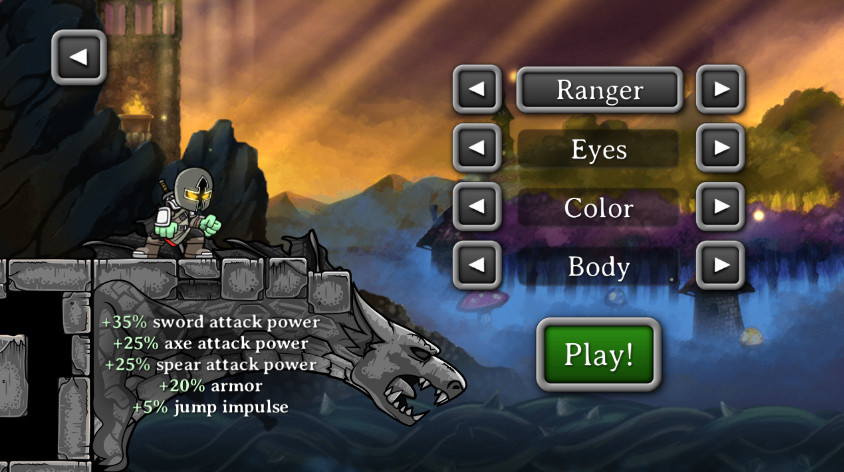Switch to the next class after Ranger

720,90
